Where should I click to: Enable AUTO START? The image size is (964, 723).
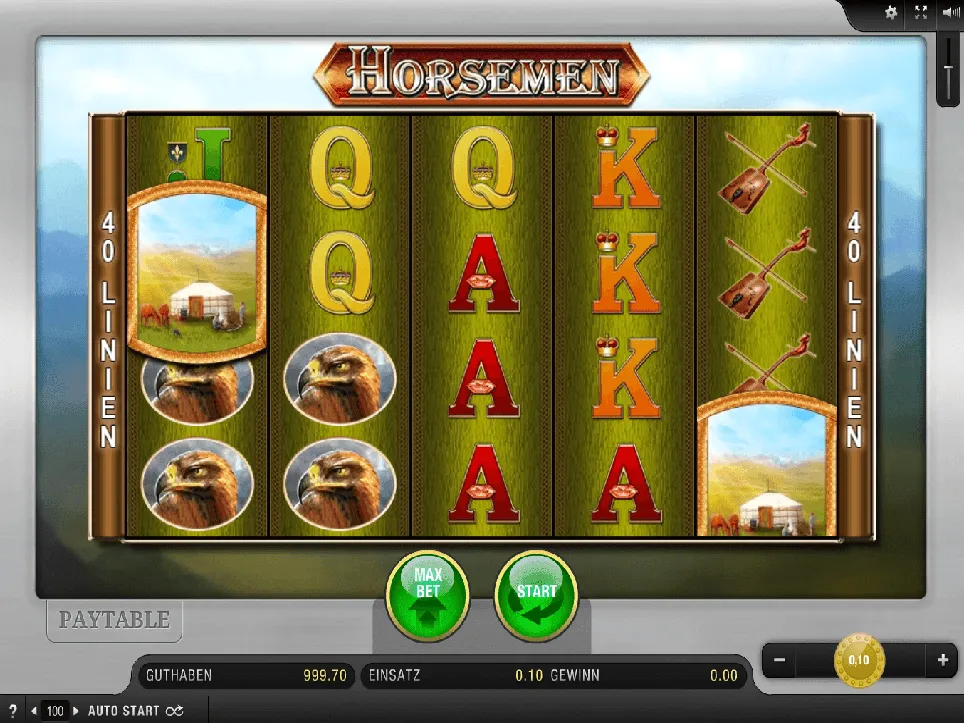[123, 711]
